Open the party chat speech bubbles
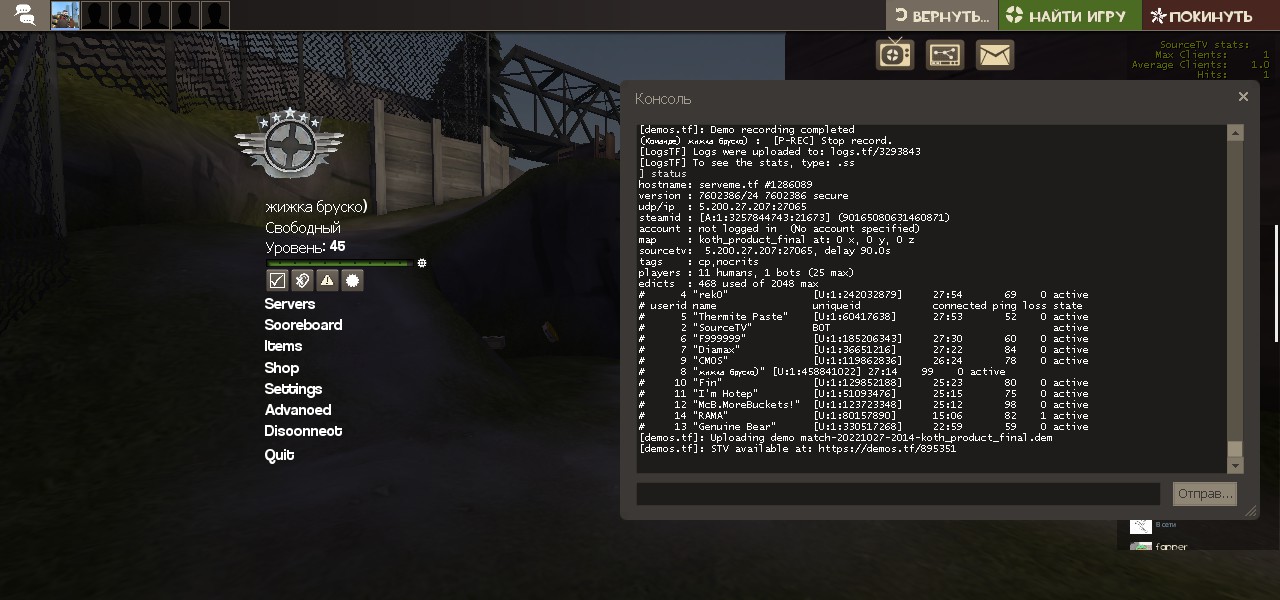1280x600 pixels. click(25, 15)
